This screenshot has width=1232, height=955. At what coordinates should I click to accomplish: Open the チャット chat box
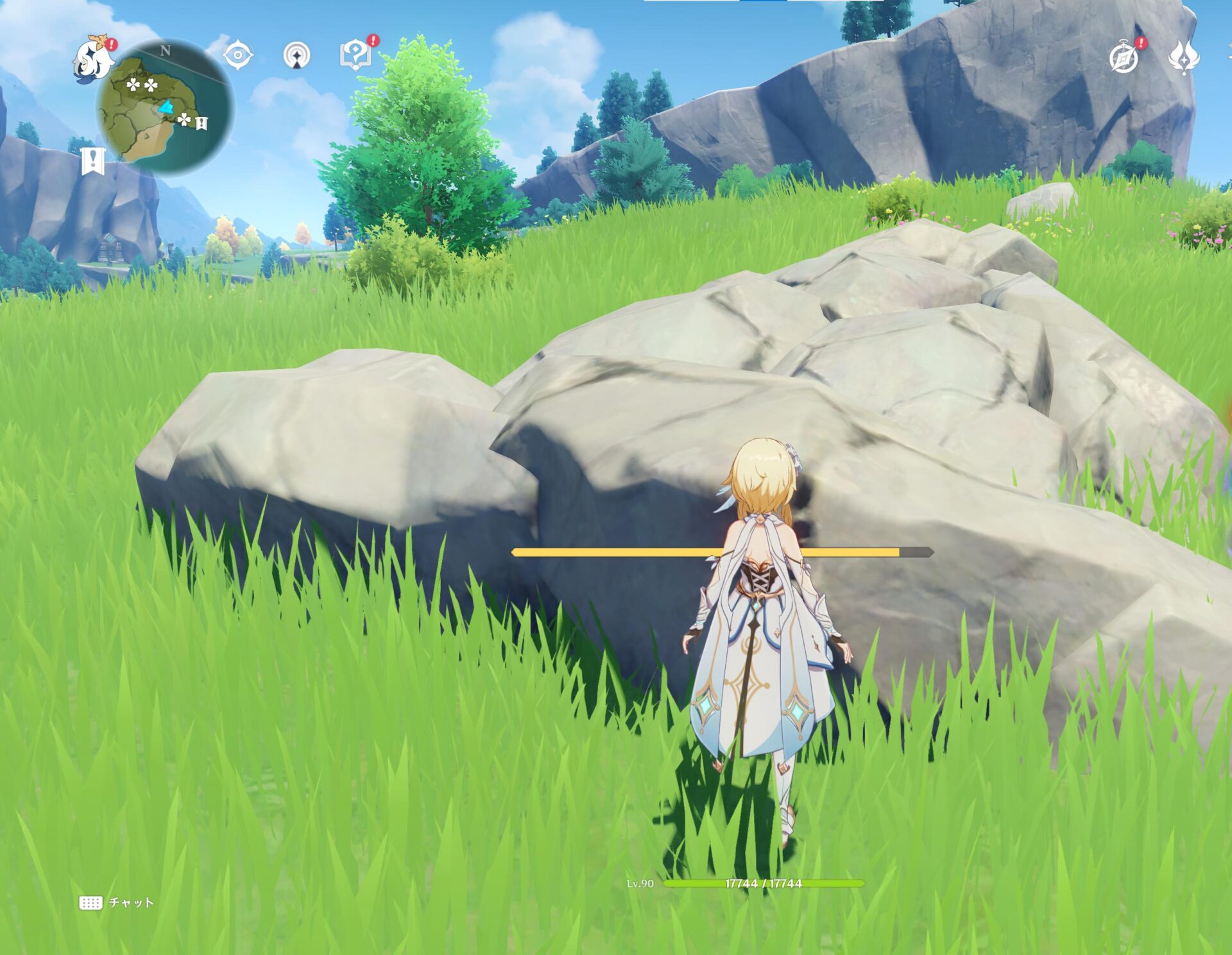click(117, 902)
